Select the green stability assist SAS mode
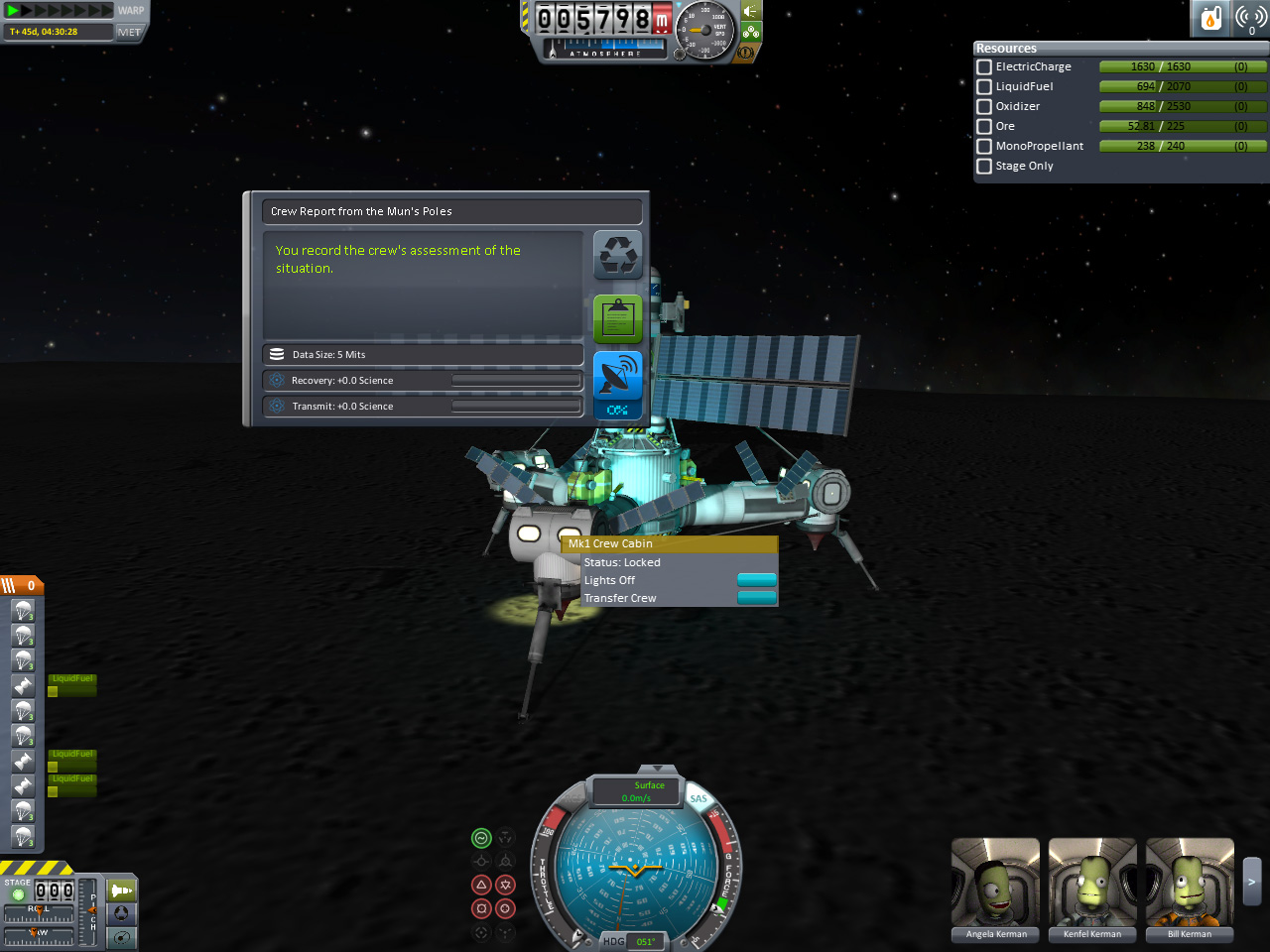The width and height of the screenshot is (1270, 952). (x=481, y=838)
